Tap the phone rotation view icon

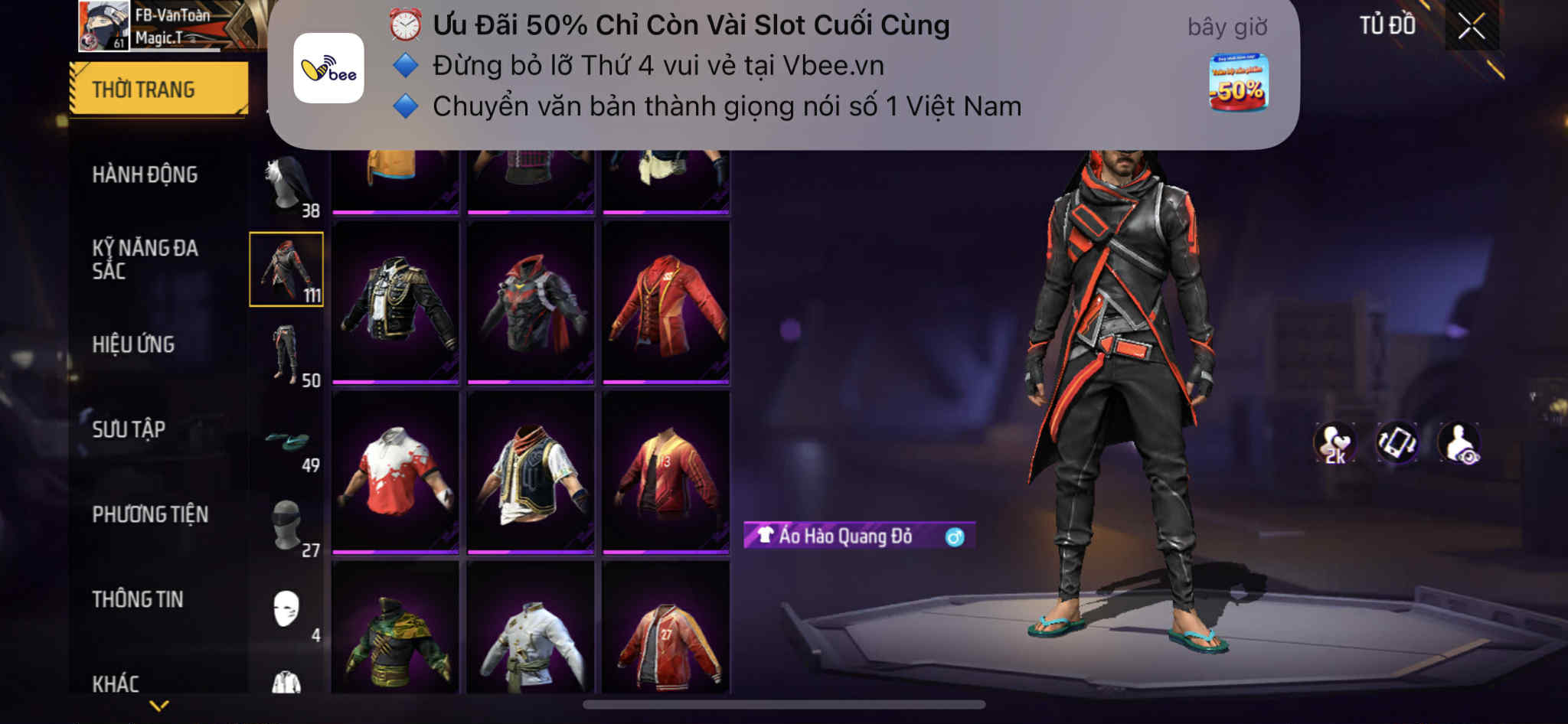pos(1396,442)
